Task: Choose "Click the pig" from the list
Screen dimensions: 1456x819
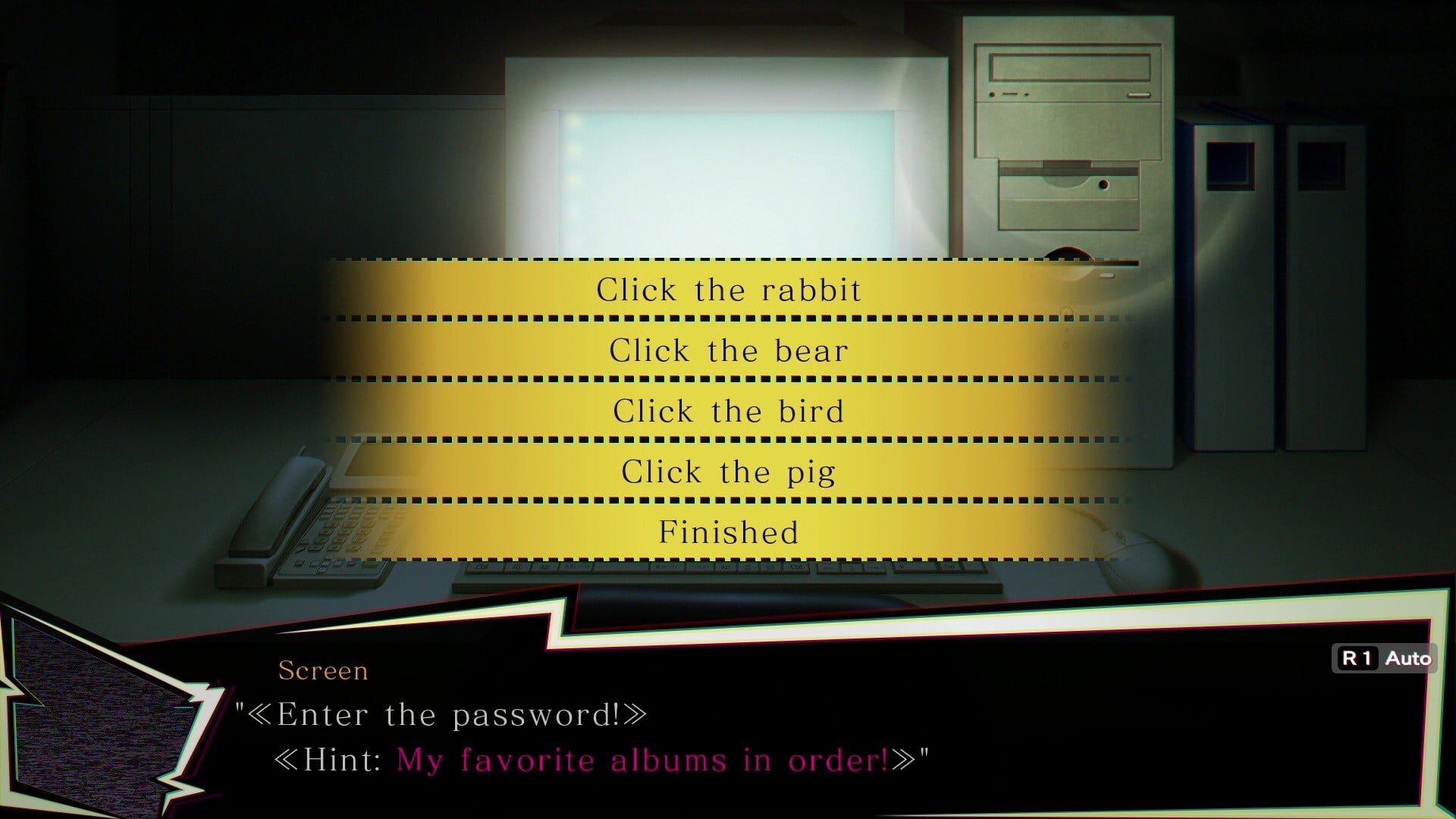Action: pyautogui.click(x=728, y=472)
